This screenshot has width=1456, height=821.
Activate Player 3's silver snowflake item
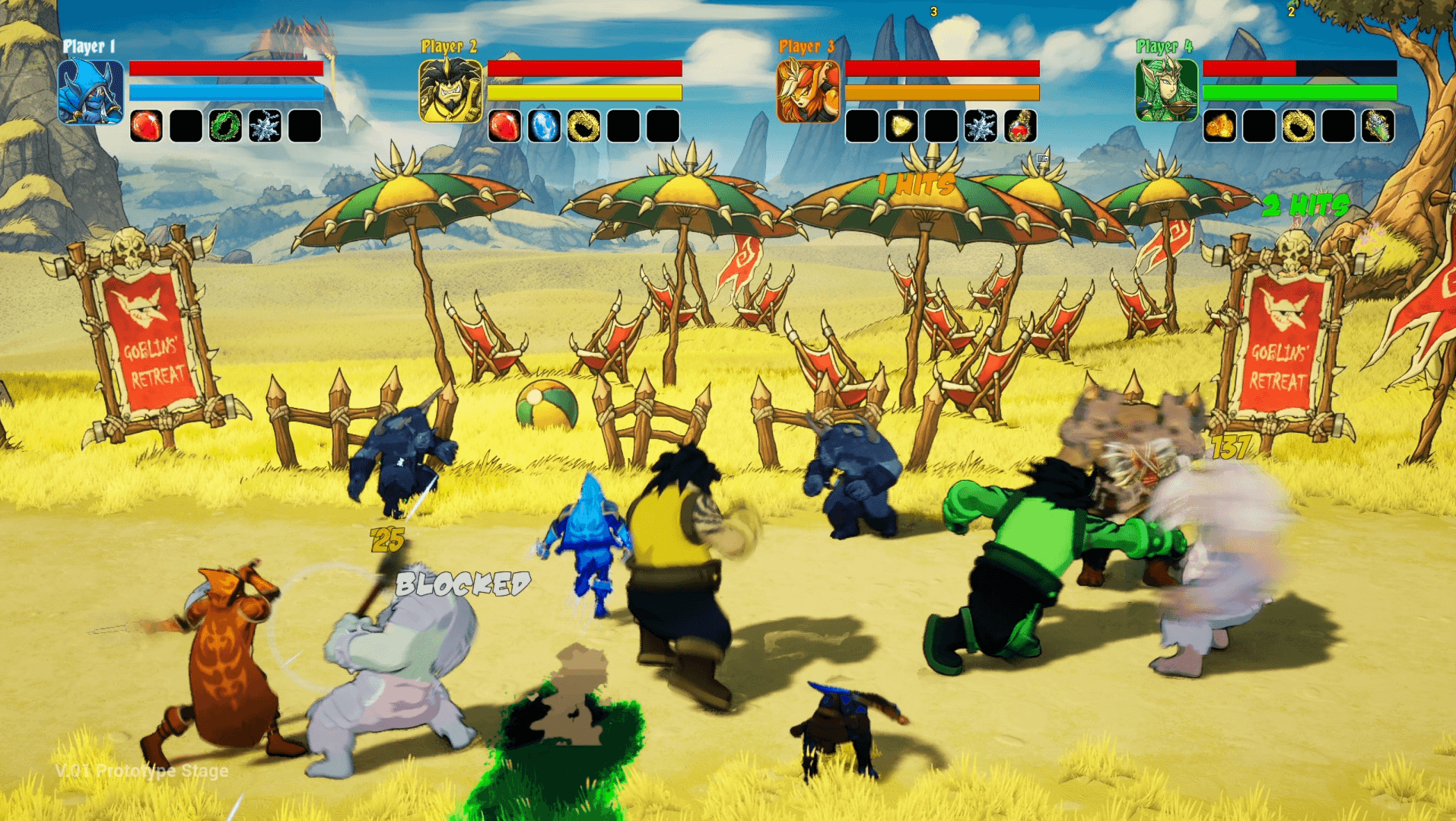[x=981, y=126]
